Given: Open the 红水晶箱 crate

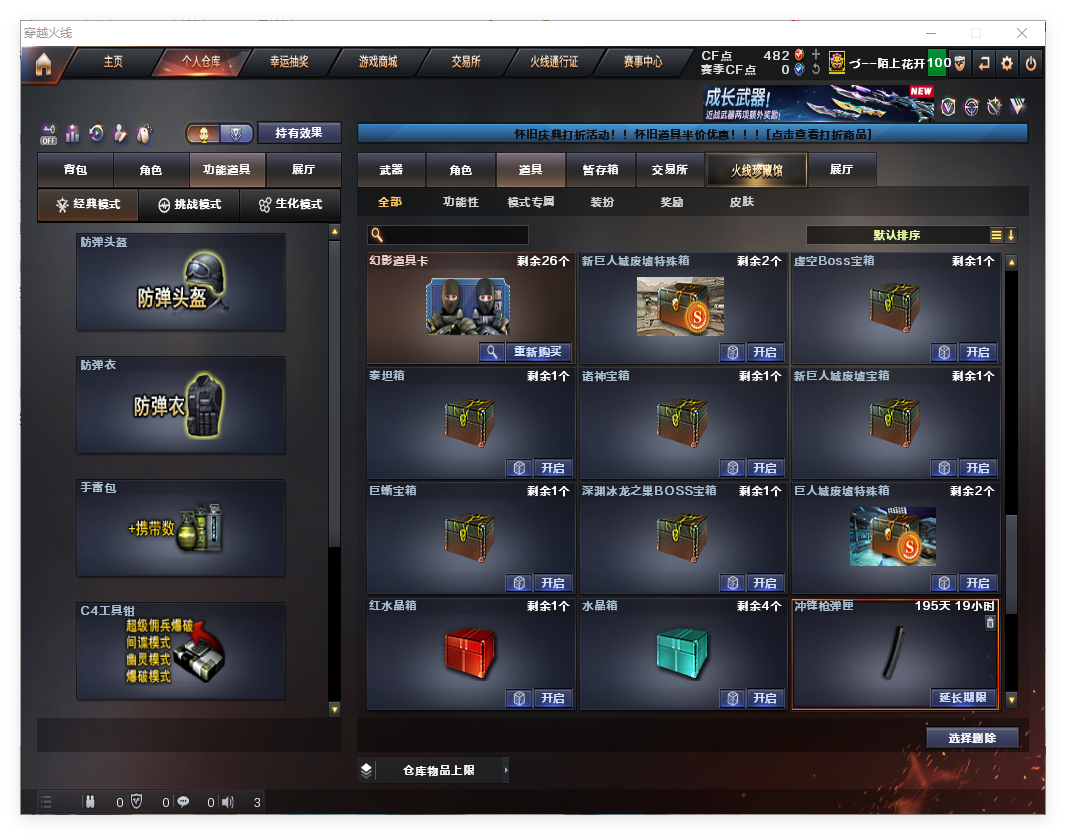Looking at the screenshot, I should 553,698.
